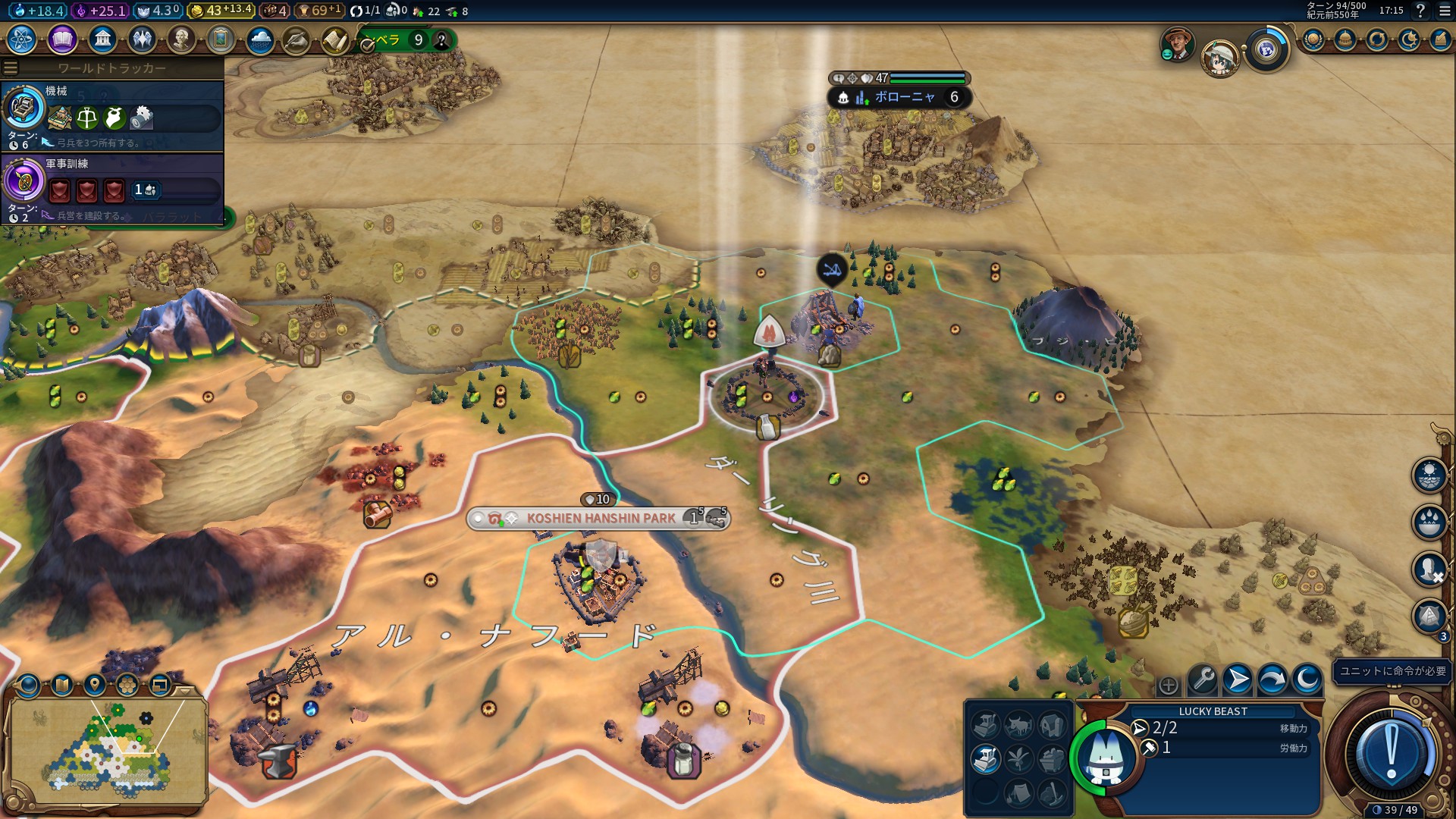Open the climate rain cloud icon

260,39
